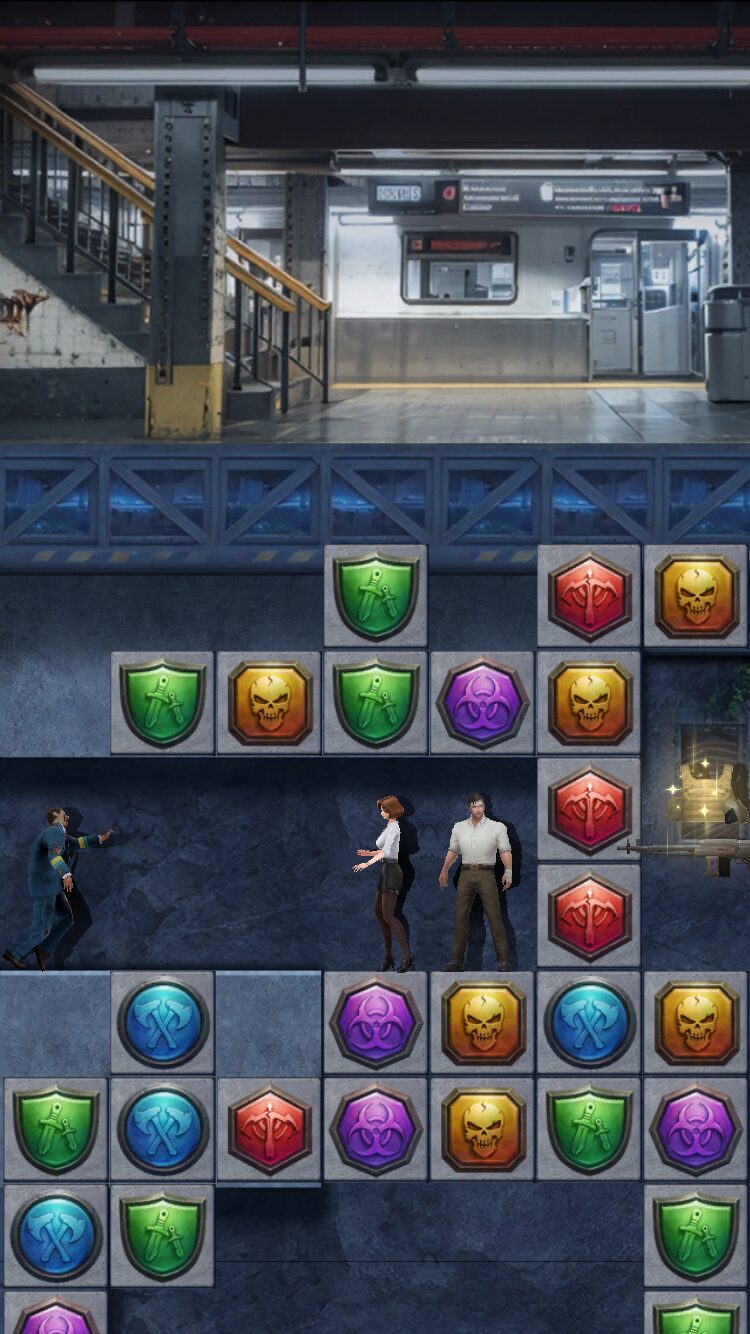
Task: Click yellow skull tile between purple biohazard and blue axes
Action: (483, 1023)
